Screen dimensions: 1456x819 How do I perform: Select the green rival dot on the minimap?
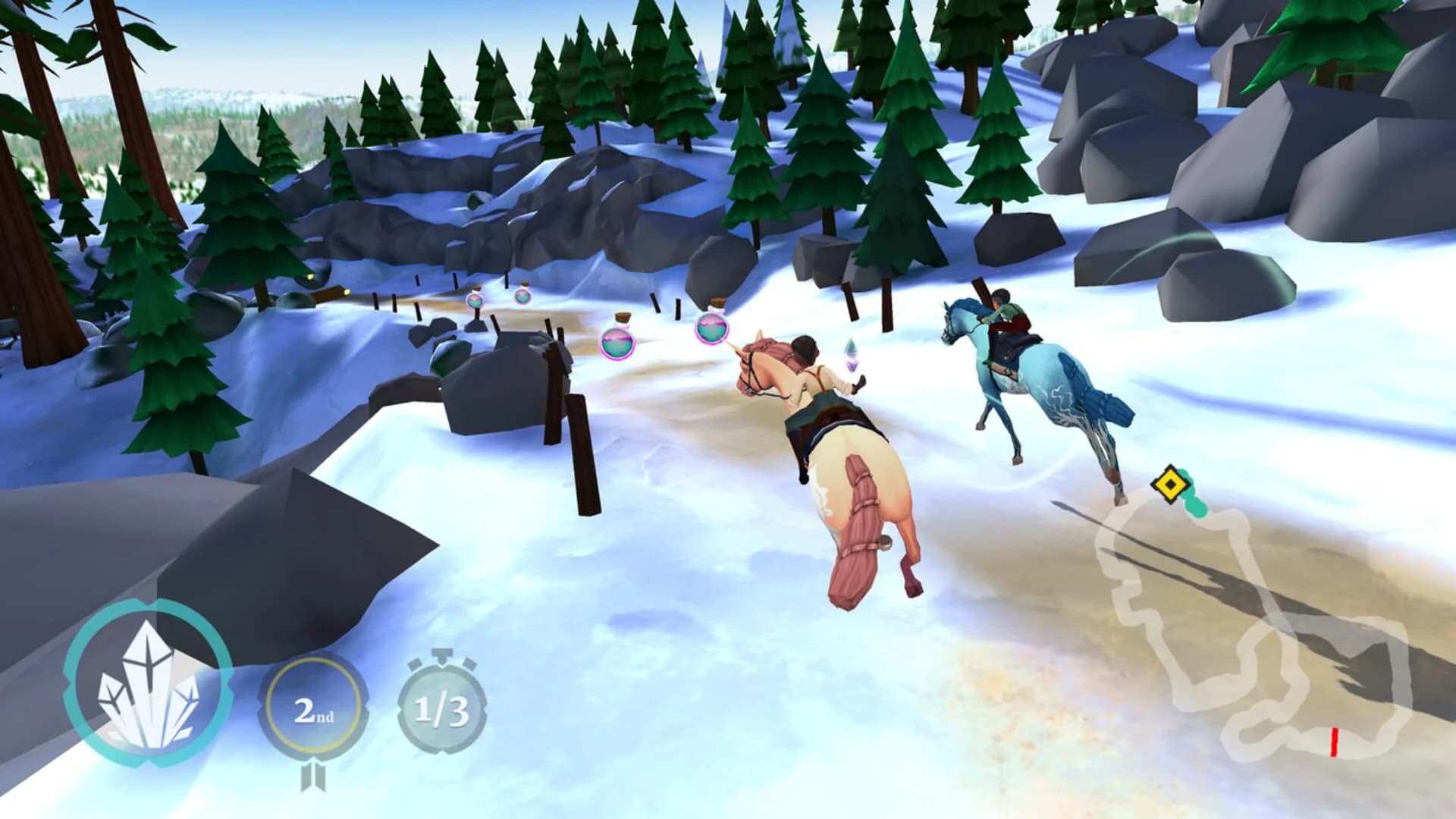(1195, 510)
